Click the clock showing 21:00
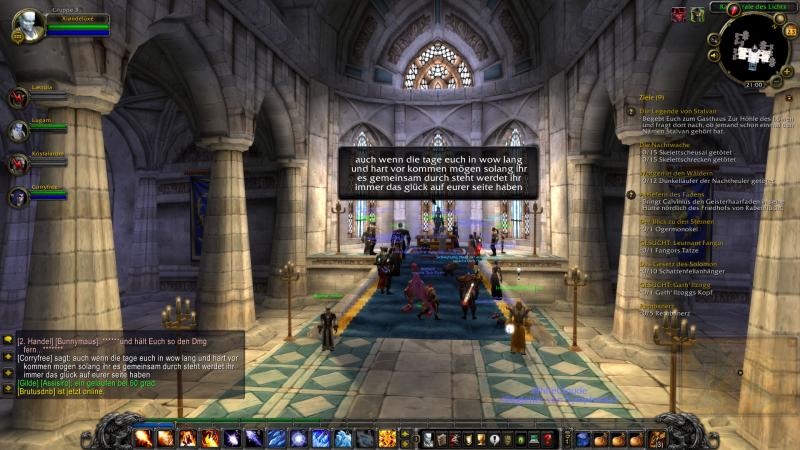Viewport: 800px width, 450px height. 754,84
